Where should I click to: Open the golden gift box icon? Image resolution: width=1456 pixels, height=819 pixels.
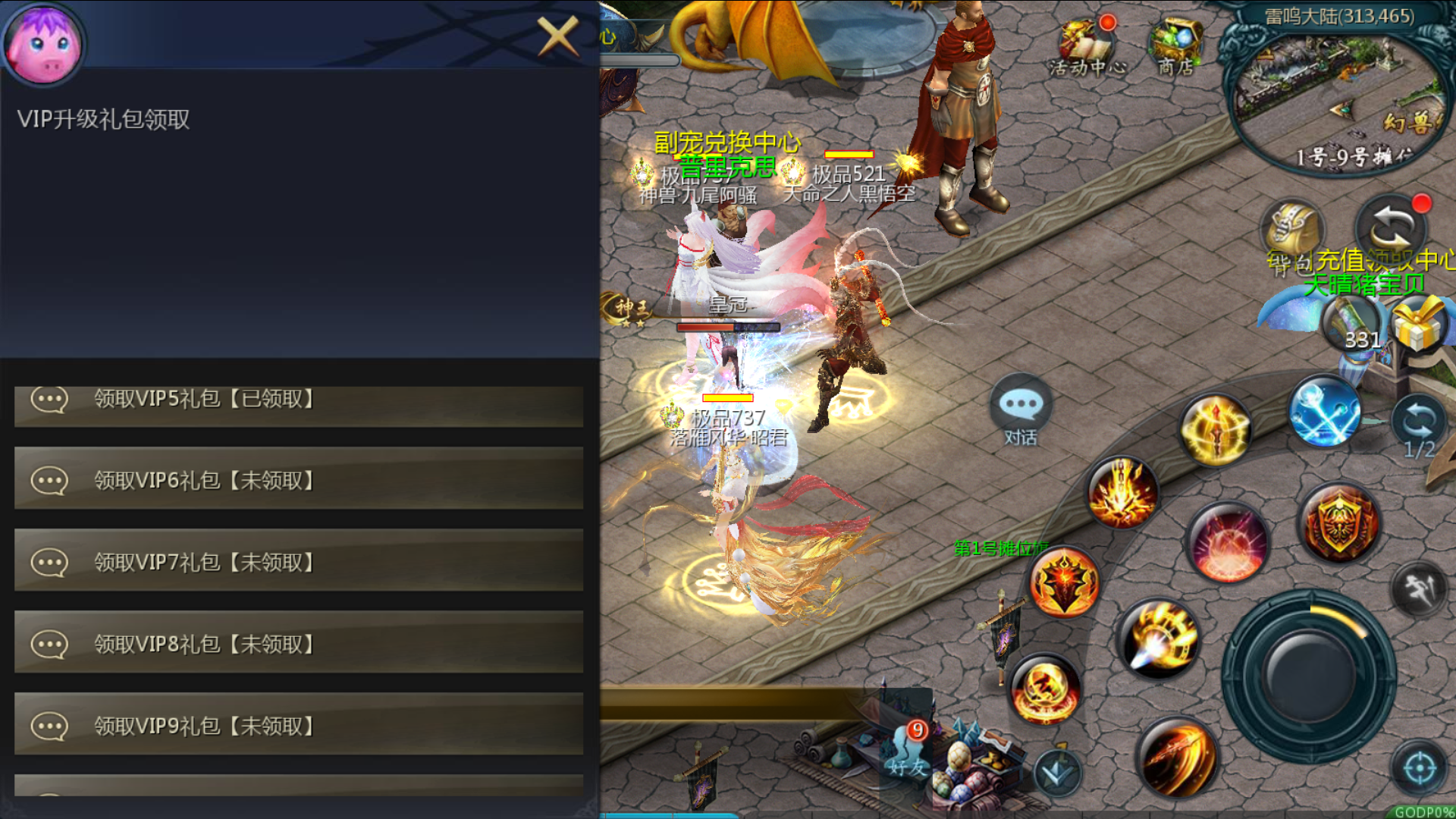click(1419, 323)
